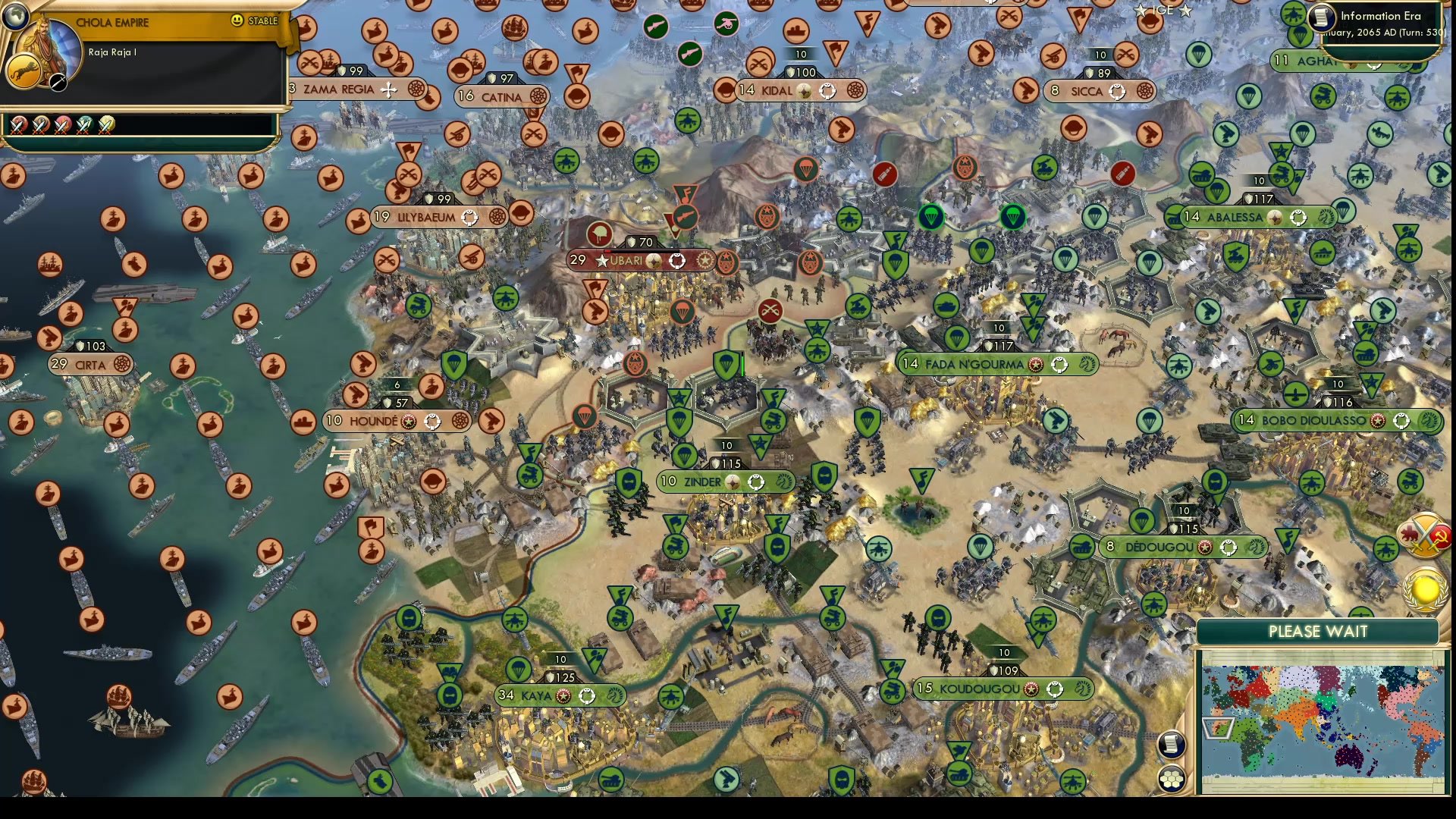The width and height of the screenshot is (1456, 819).
Task: Choose the Cirta city banner
Action: 91,365
